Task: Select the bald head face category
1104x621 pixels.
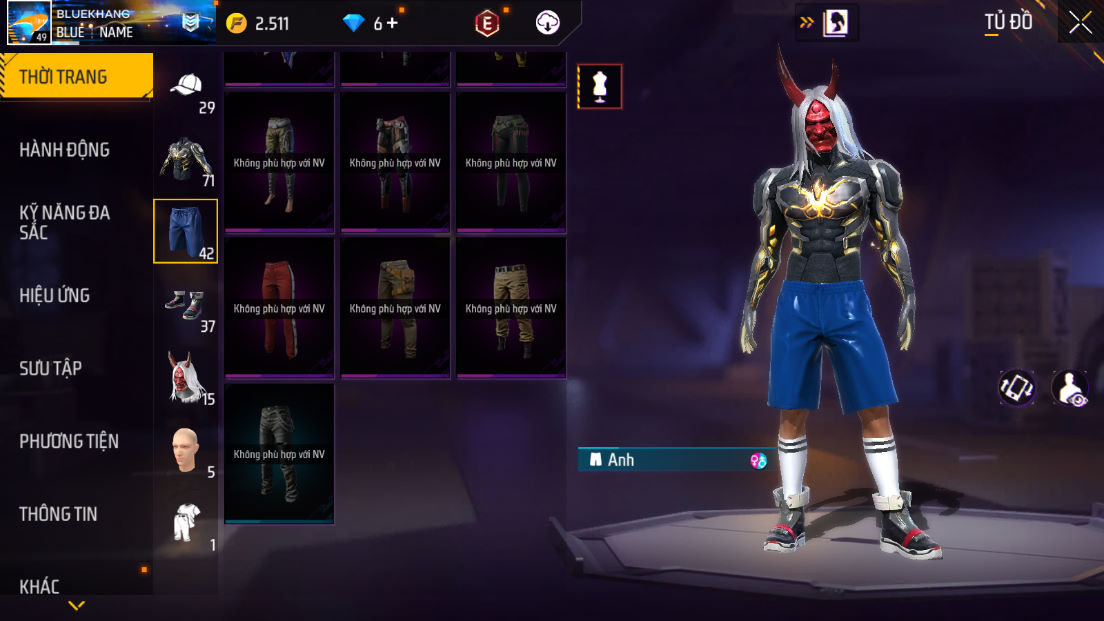Action: coord(186,450)
